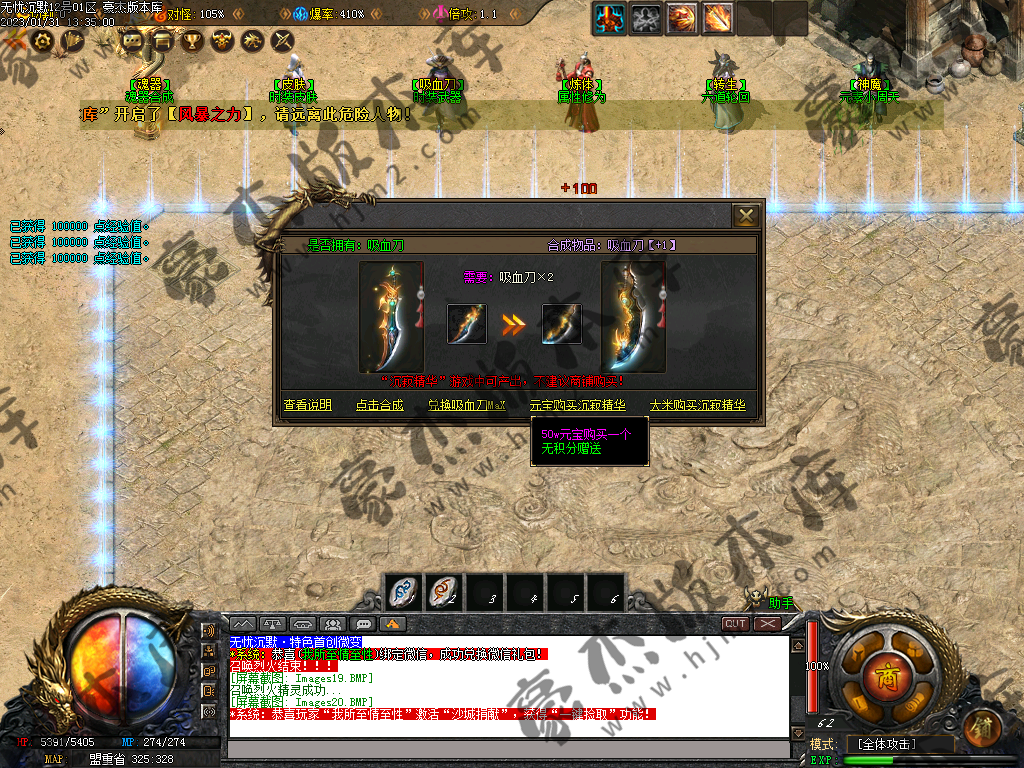
Task: Use the blue rune in hotbar slot 1
Action: [404, 593]
